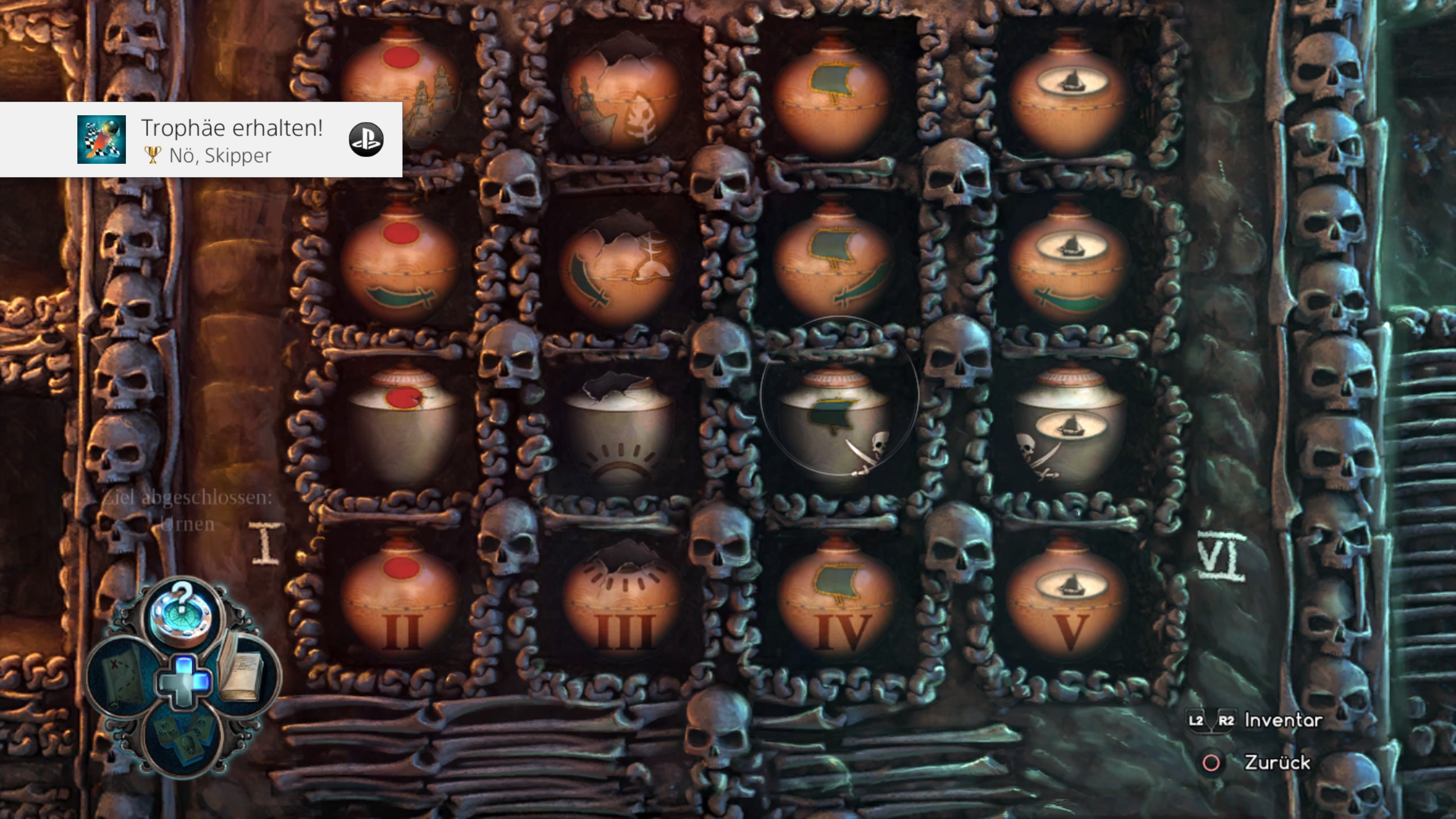Open the trophy notification "Nö, Skipper"
Screen dimensions: 1456x819
click(201, 140)
